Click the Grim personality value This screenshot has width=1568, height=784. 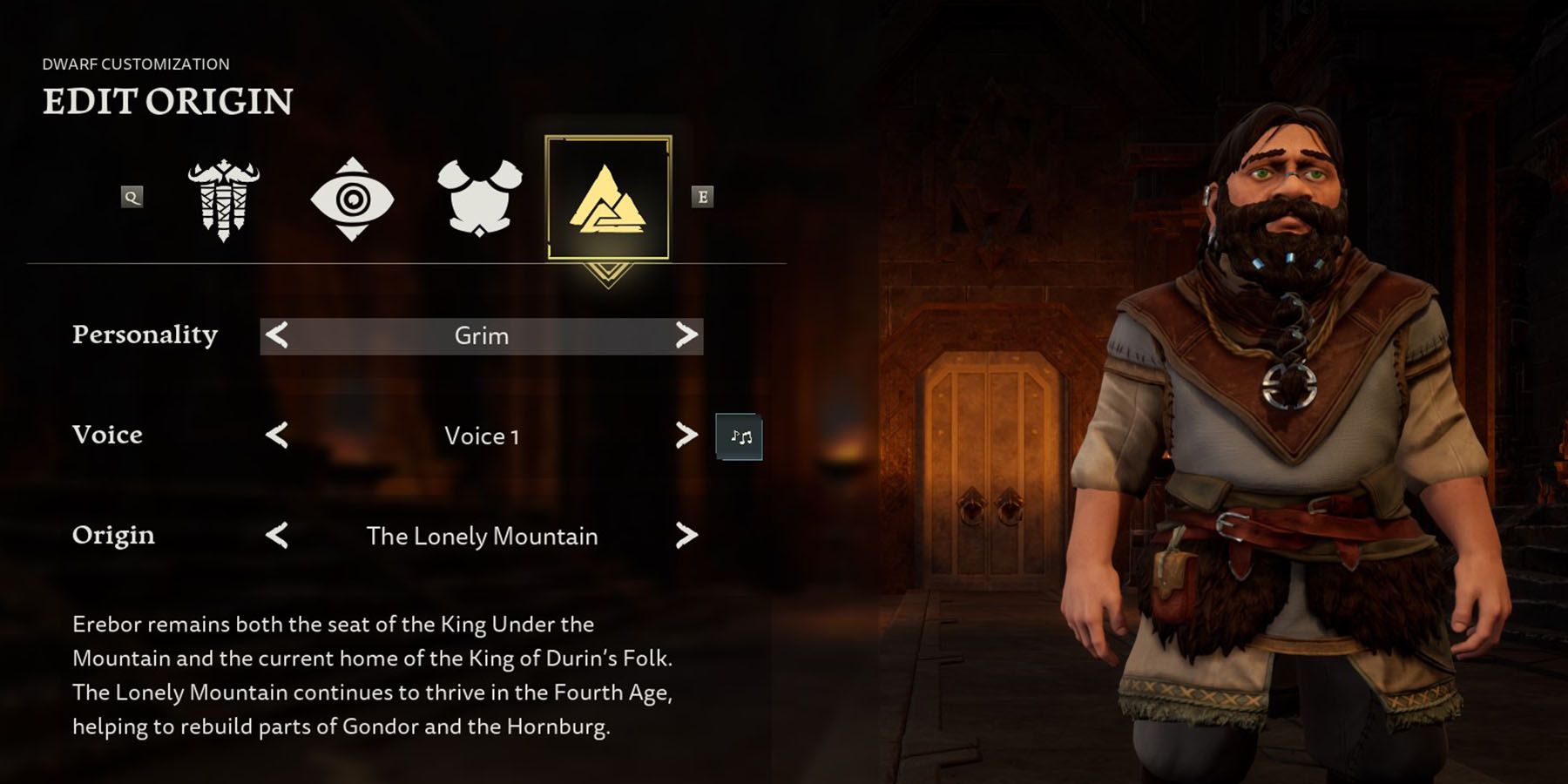[482, 336]
